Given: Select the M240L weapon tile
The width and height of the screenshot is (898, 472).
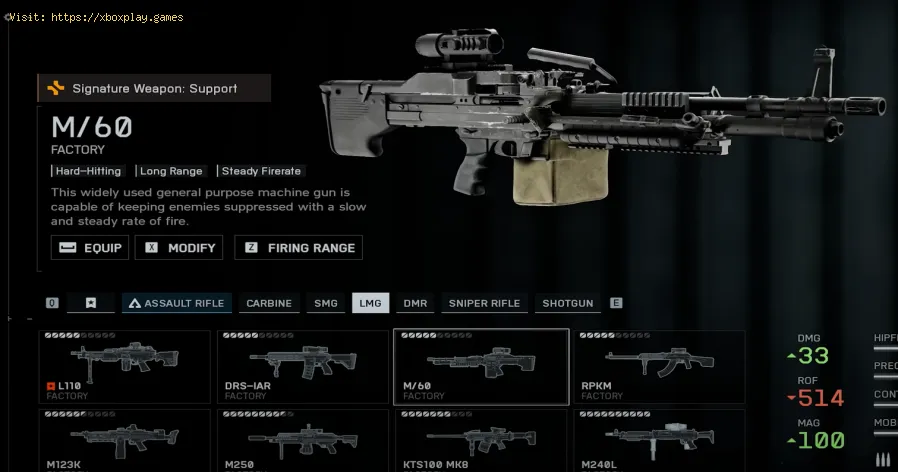Looking at the screenshot, I should [659, 440].
